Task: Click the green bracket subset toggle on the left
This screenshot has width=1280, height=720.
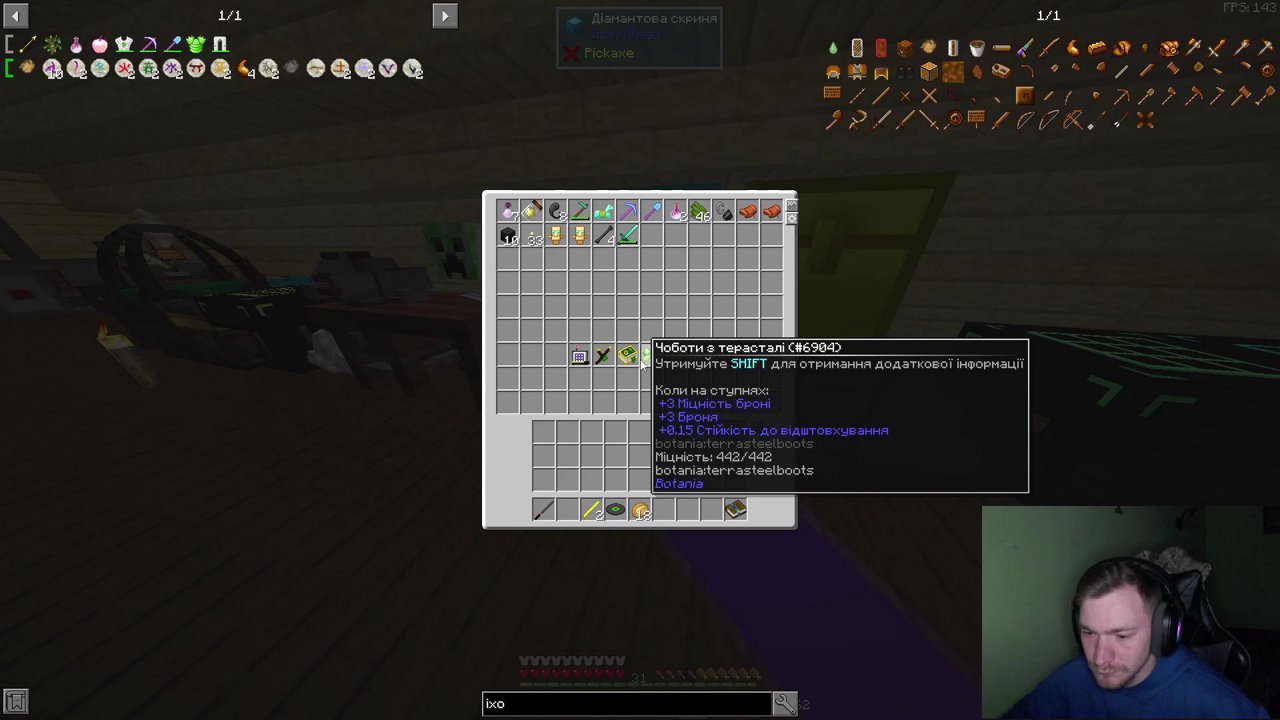Action: [8, 67]
